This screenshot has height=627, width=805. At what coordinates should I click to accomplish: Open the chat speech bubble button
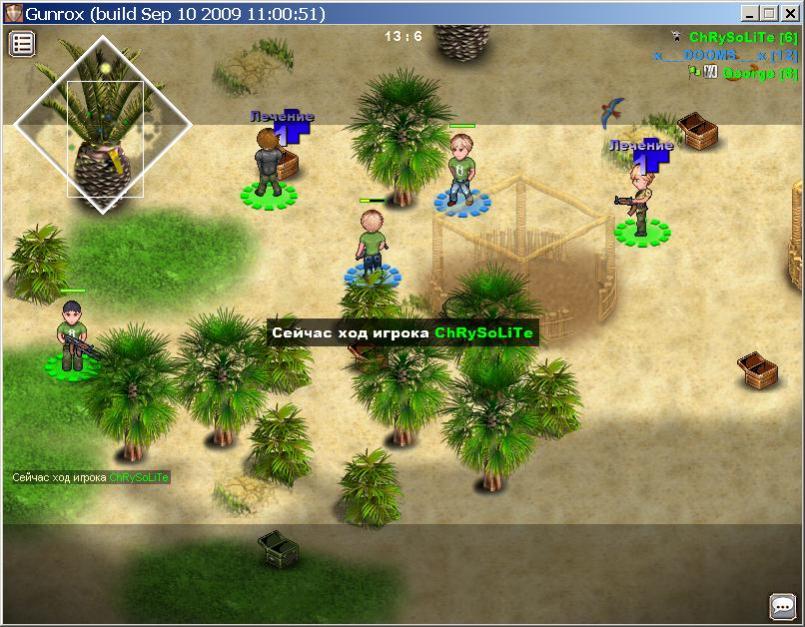click(x=782, y=606)
